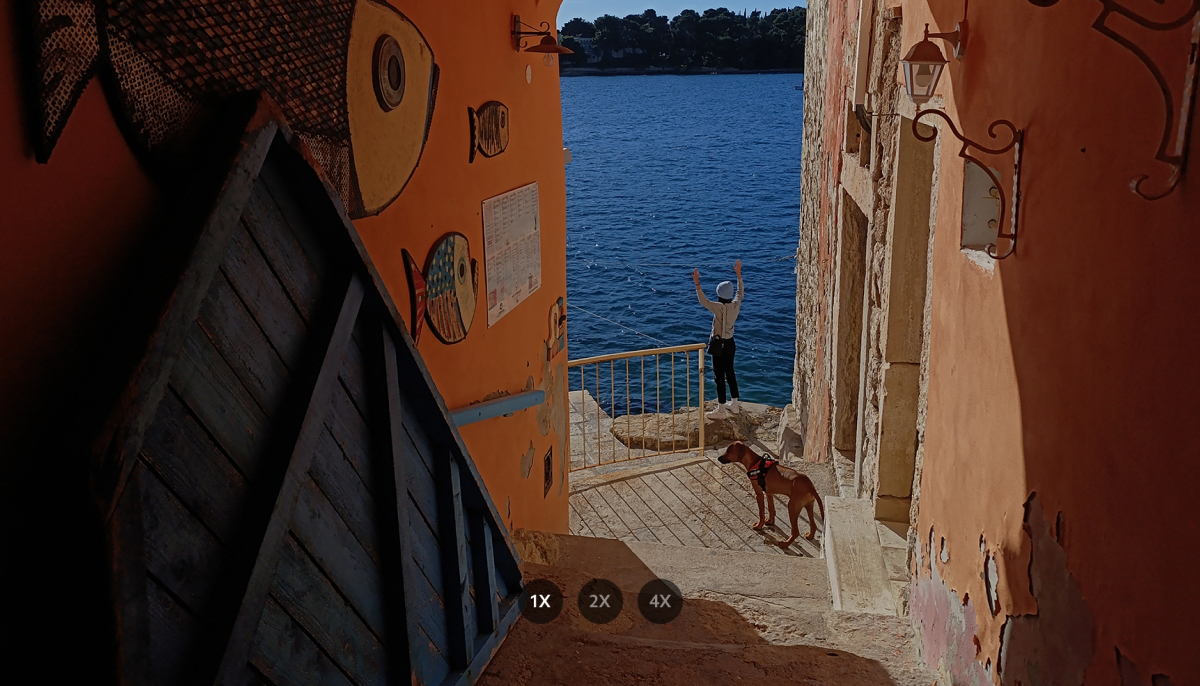Select the 1X zoom level
1200x686 pixels.
(x=540, y=601)
